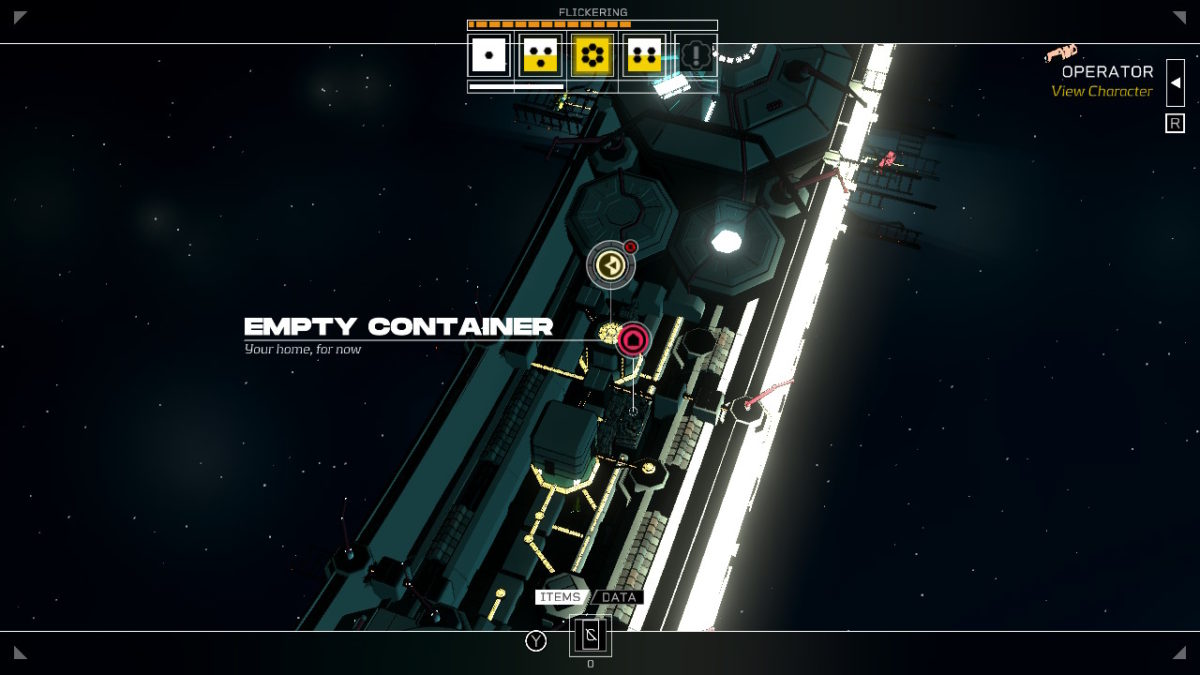
Task: Pick the die showing three pips
Action: point(541,56)
